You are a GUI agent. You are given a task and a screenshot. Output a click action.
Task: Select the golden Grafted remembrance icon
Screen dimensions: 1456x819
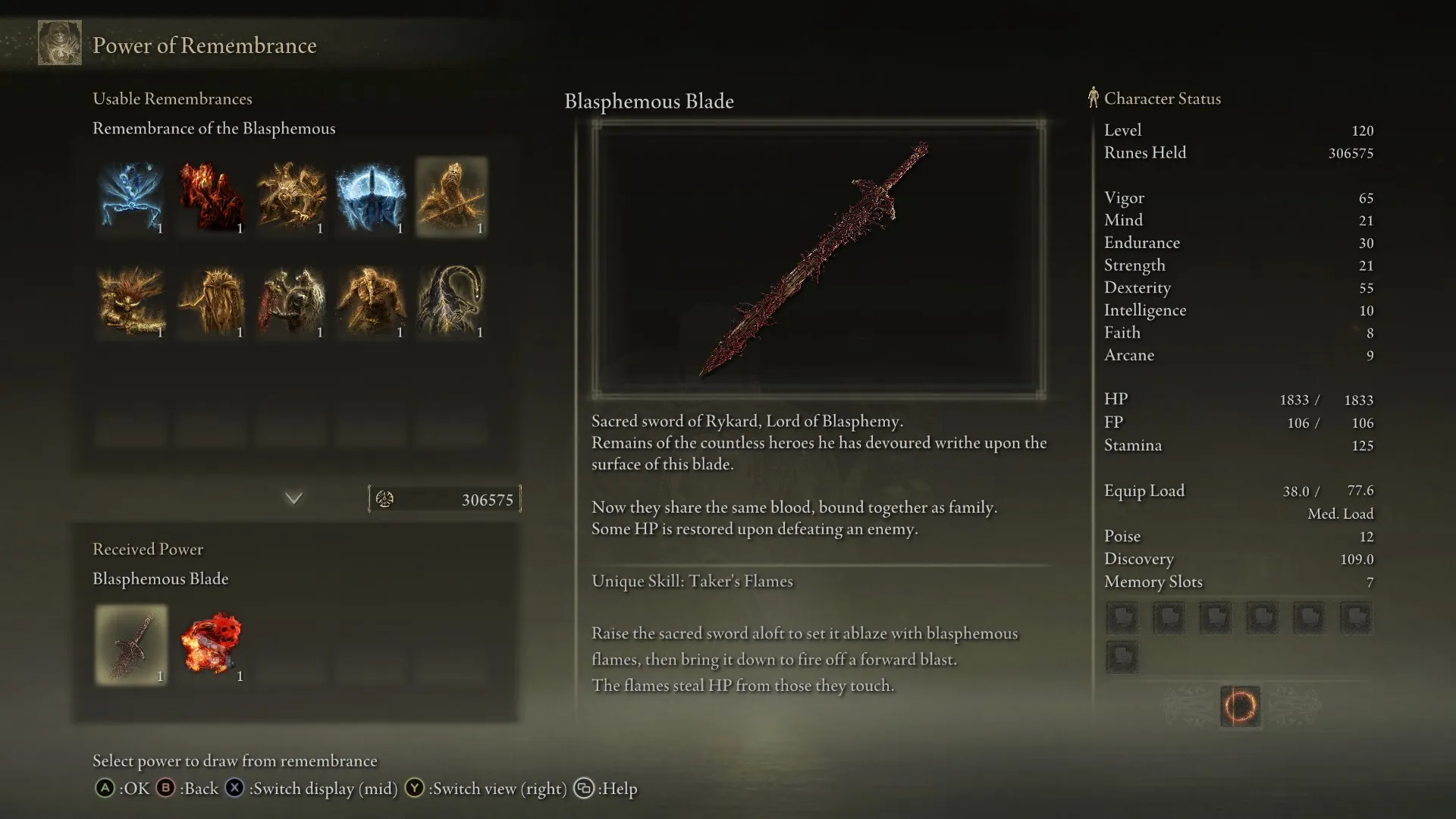pyautogui.click(x=291, y=197)
